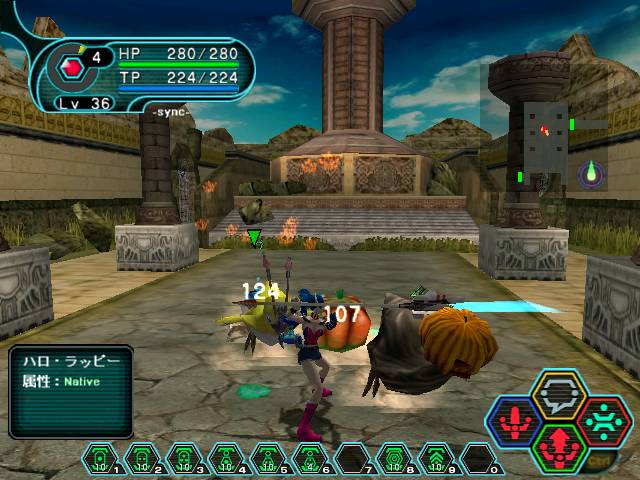Activate the blue-bordered red attack action
The image size is (640, 480).
pyautogui.click(x=515, y=421)
